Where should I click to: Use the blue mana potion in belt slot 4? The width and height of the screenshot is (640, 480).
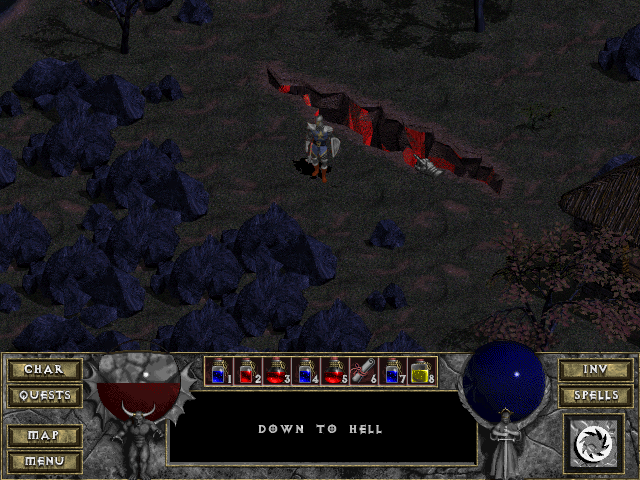tap(305, 373)
